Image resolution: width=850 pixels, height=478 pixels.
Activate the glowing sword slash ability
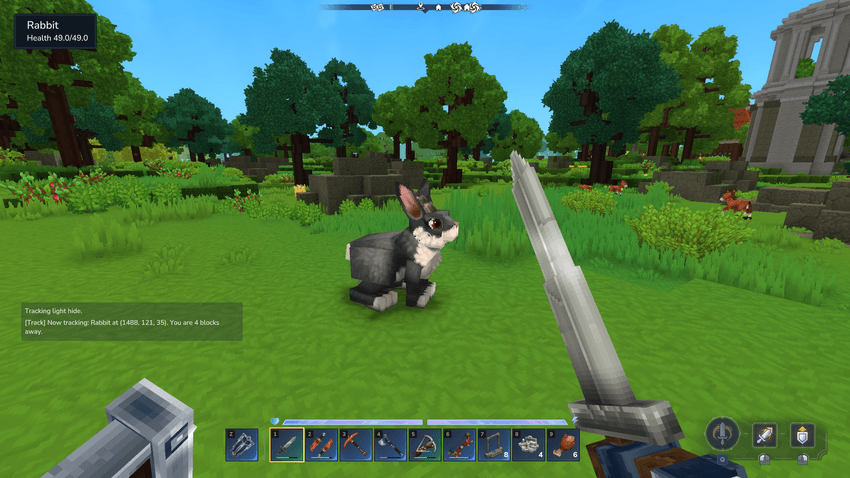[765, 435]
